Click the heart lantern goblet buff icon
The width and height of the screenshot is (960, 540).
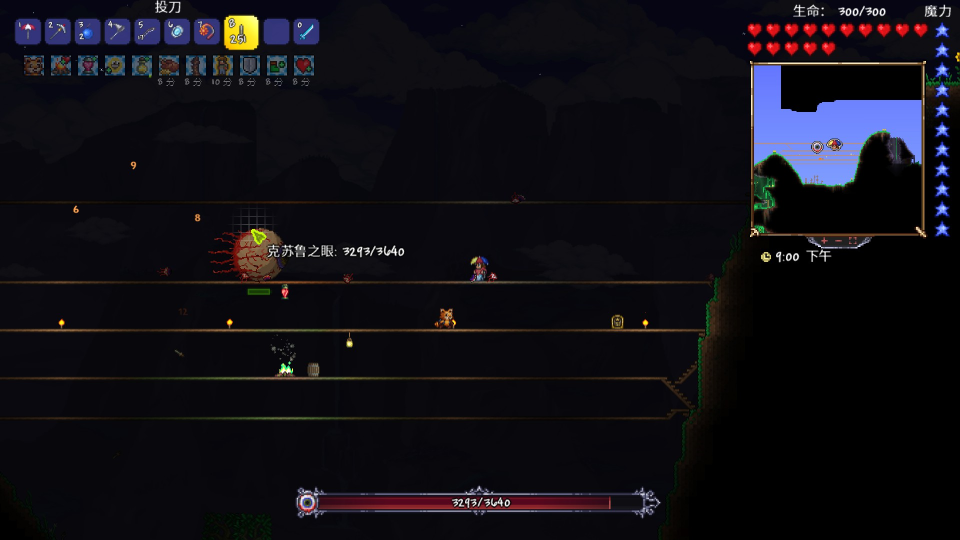click(x=87, y=66)
